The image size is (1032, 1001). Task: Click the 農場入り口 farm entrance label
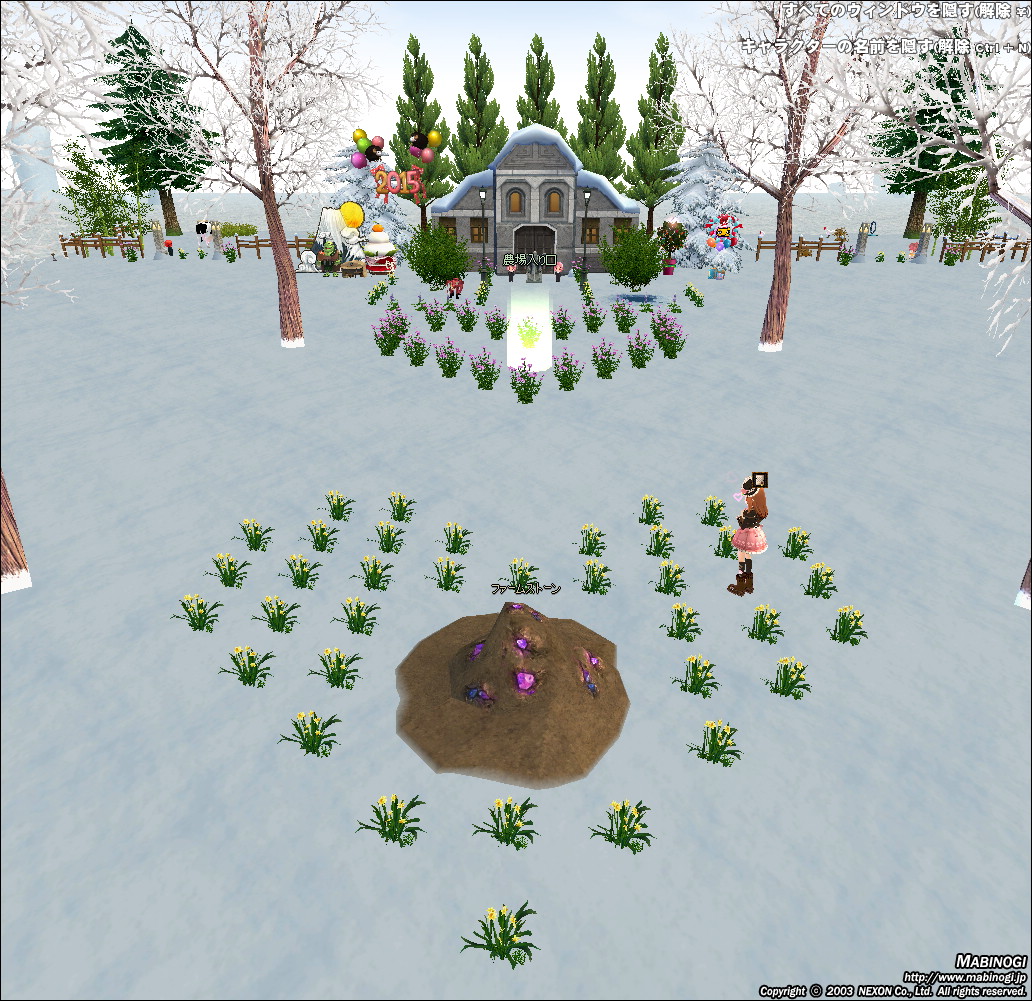528,260
